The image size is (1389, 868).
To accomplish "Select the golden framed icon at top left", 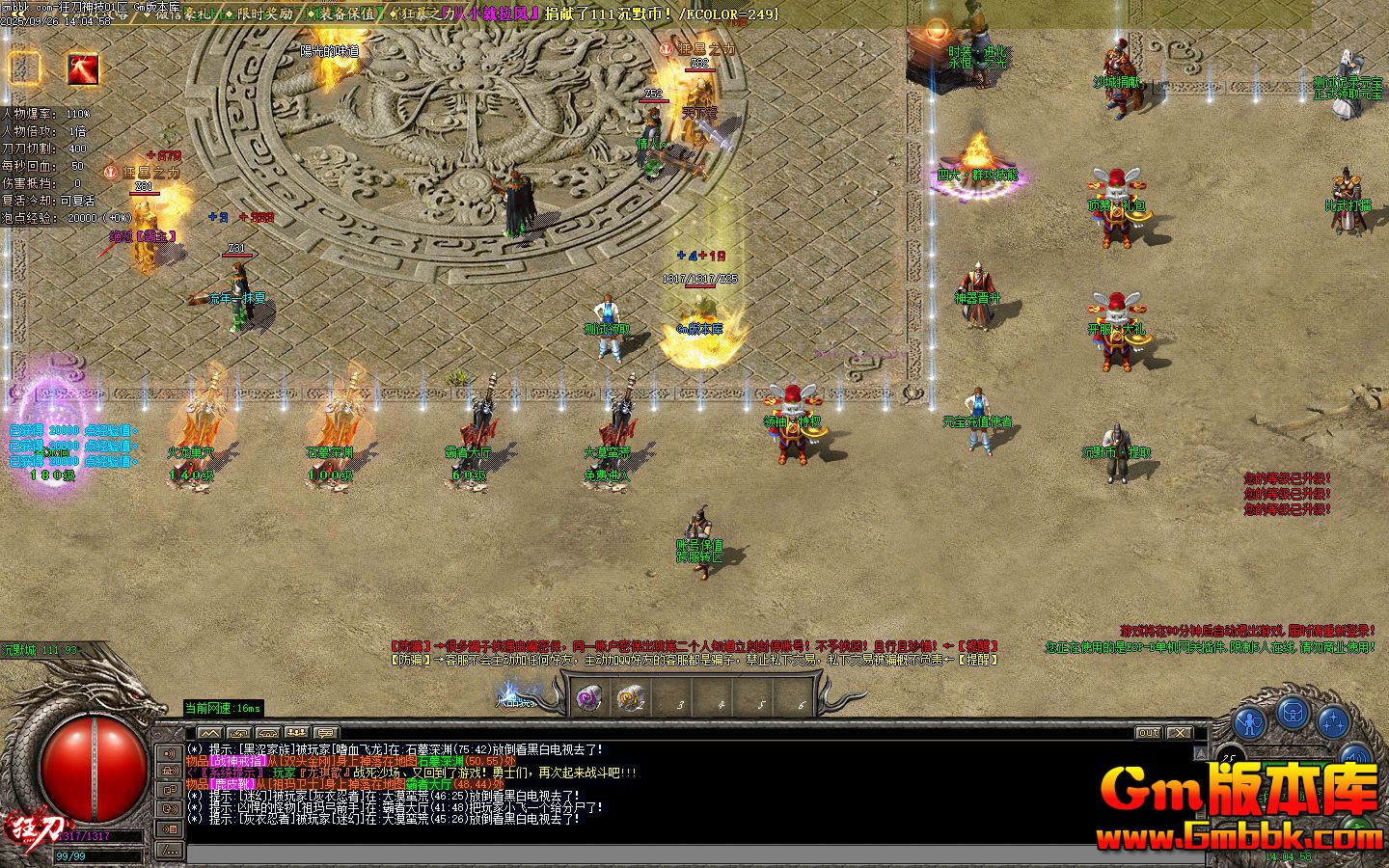I will point(25,68).
